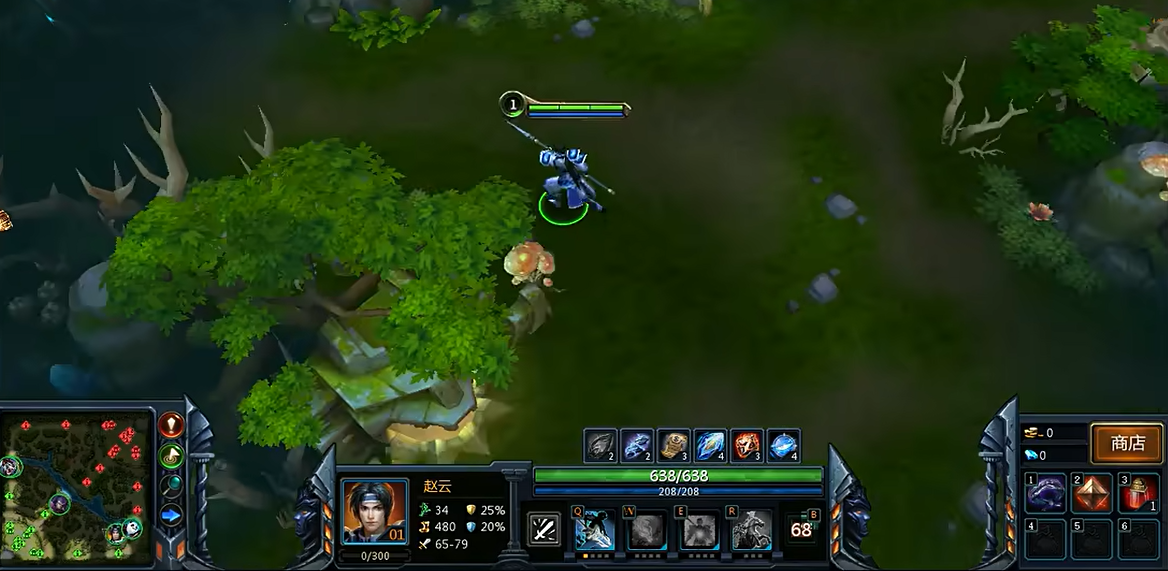
Task: Select the orange crystal item in slot 2
Action: click(1091, 494)
